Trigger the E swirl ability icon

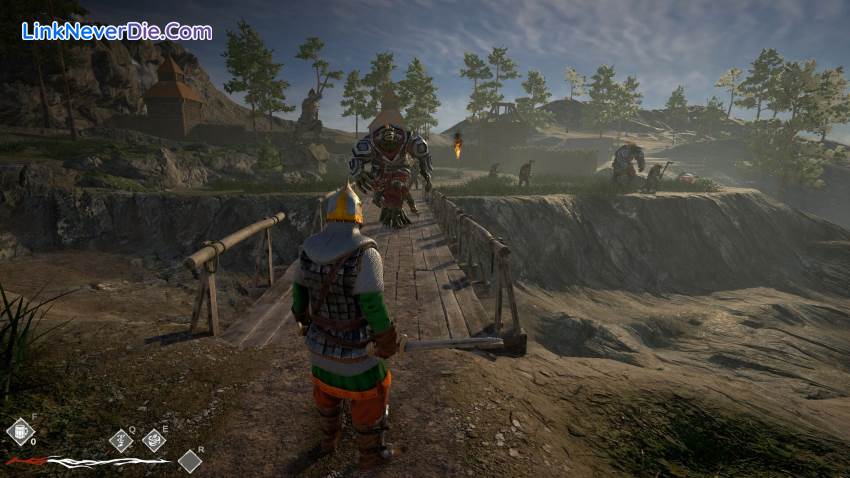(153, 439)
